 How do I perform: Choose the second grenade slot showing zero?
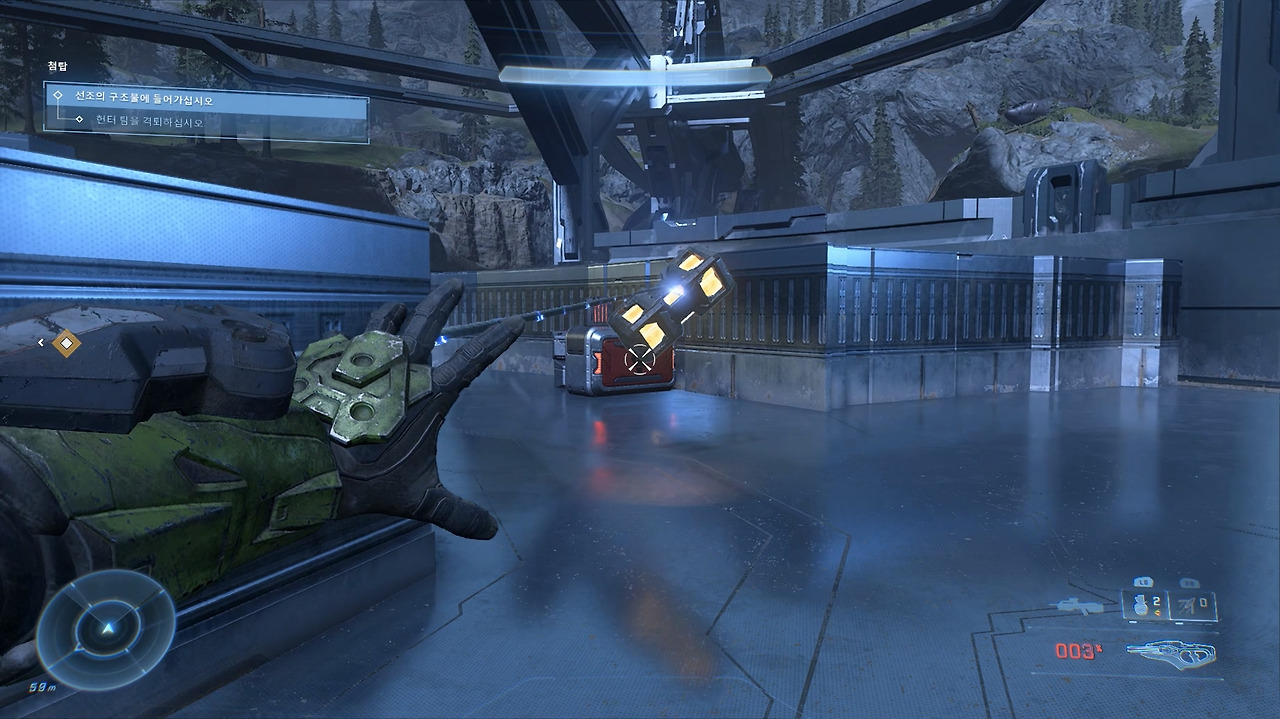click(x=1194, y=604)
